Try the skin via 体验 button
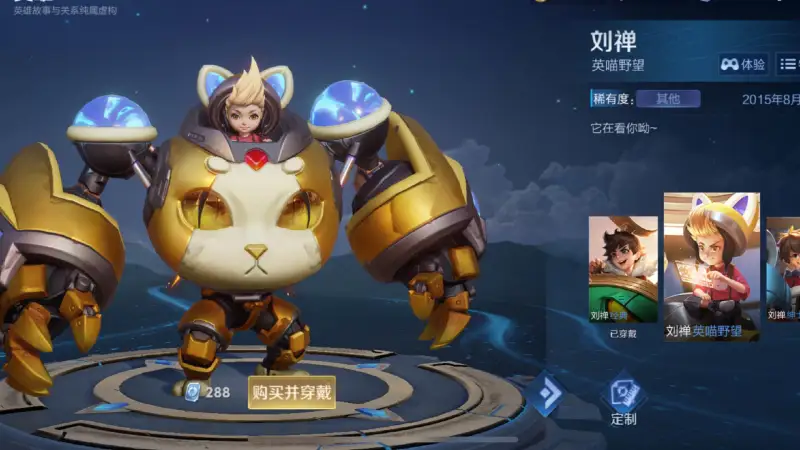800x450 pixels. [743, 64]
